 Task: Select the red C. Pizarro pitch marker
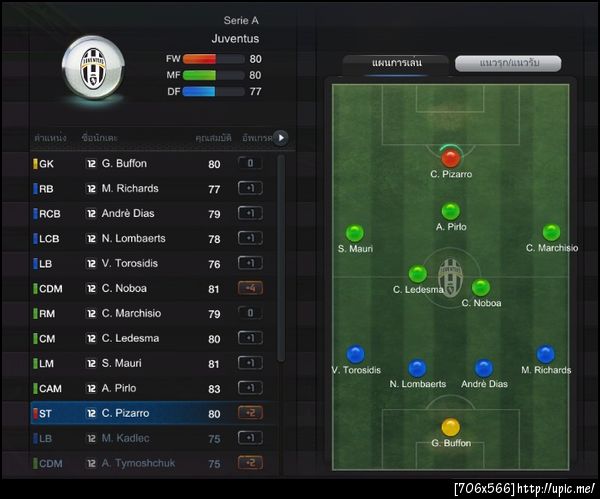[451, 157]
